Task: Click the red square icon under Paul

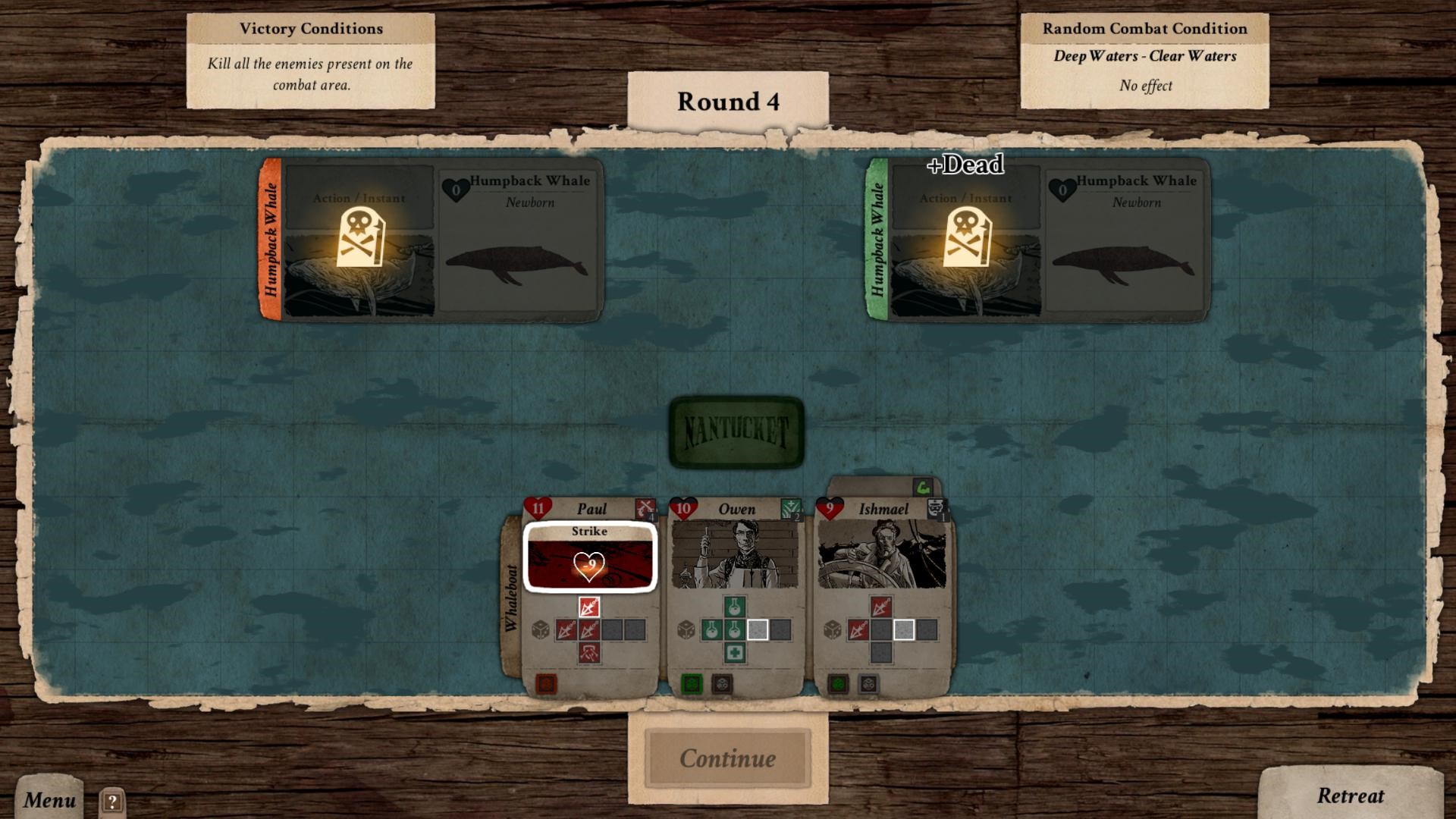Action: pos(546,684)
